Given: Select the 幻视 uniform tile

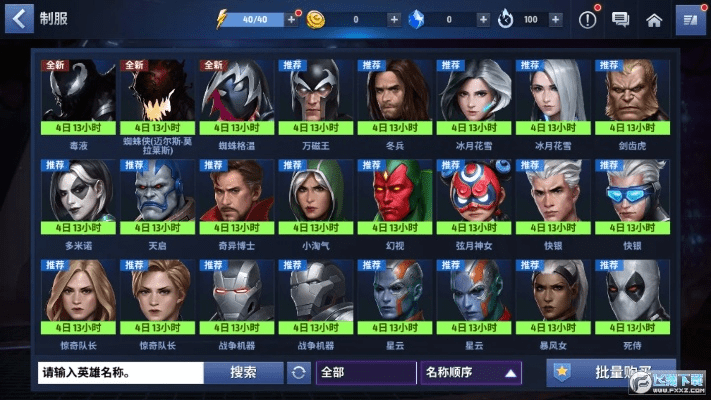Looking at the screenshot, I should click(x=391, y=197).
